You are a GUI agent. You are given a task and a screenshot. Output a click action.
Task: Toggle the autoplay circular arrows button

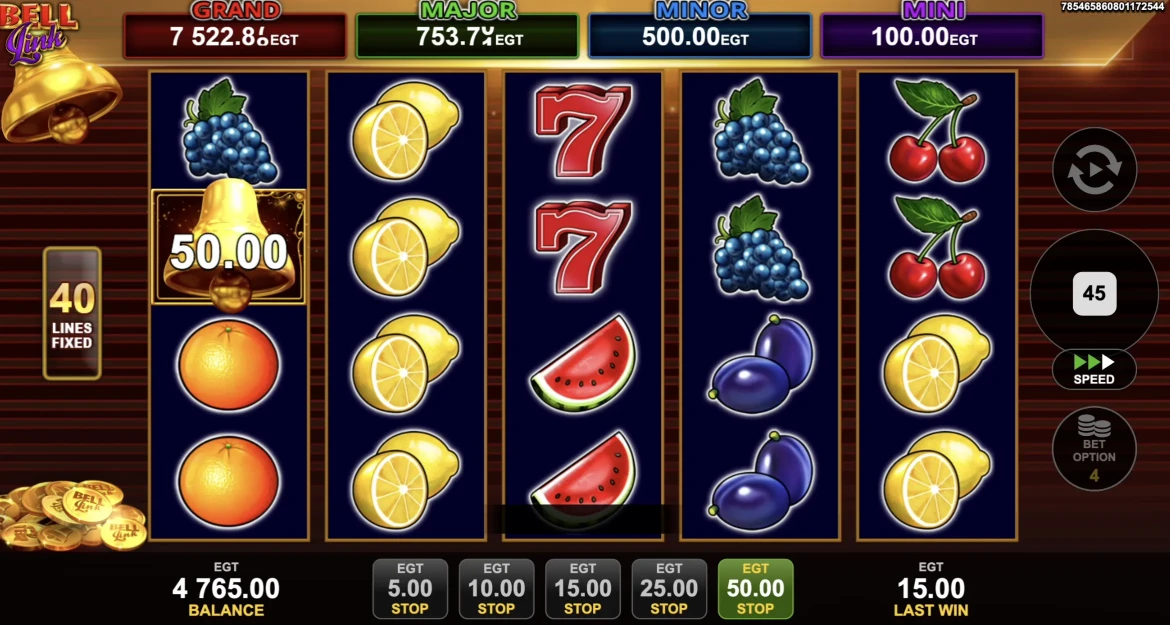pyautogui.click(x=1094, y=170)
